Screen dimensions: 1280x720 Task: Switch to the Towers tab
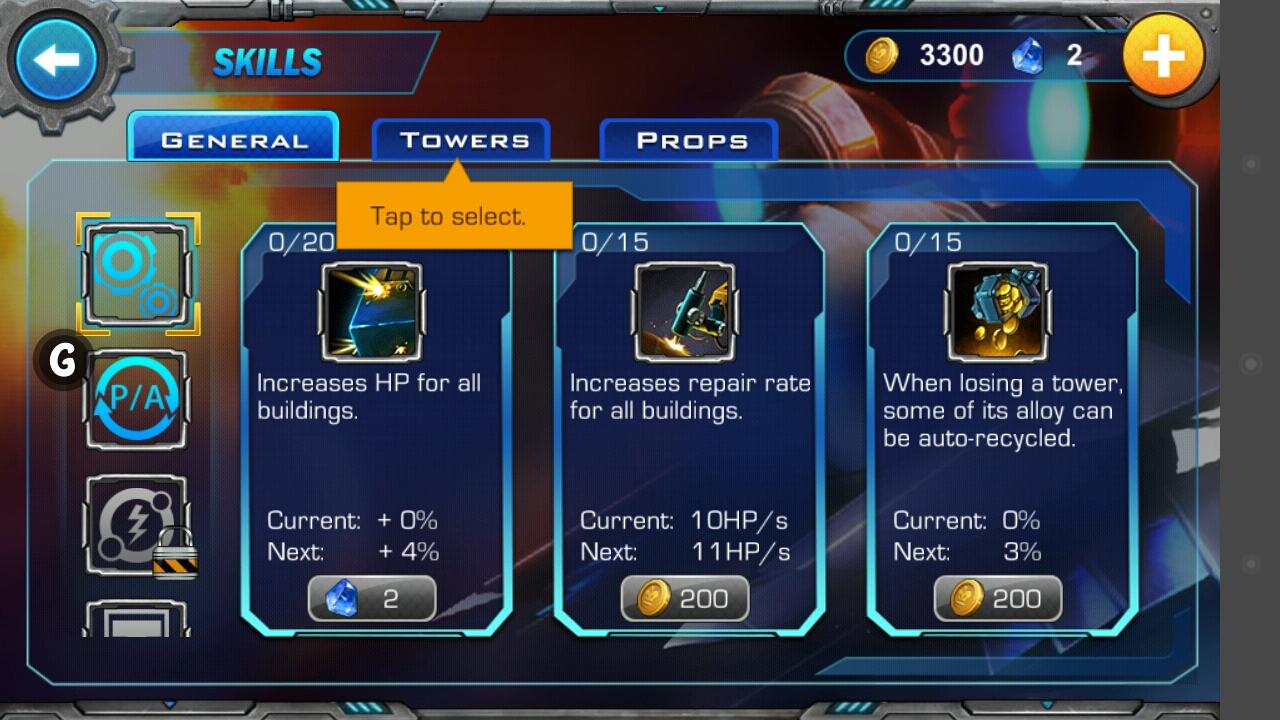coord(462,140)
